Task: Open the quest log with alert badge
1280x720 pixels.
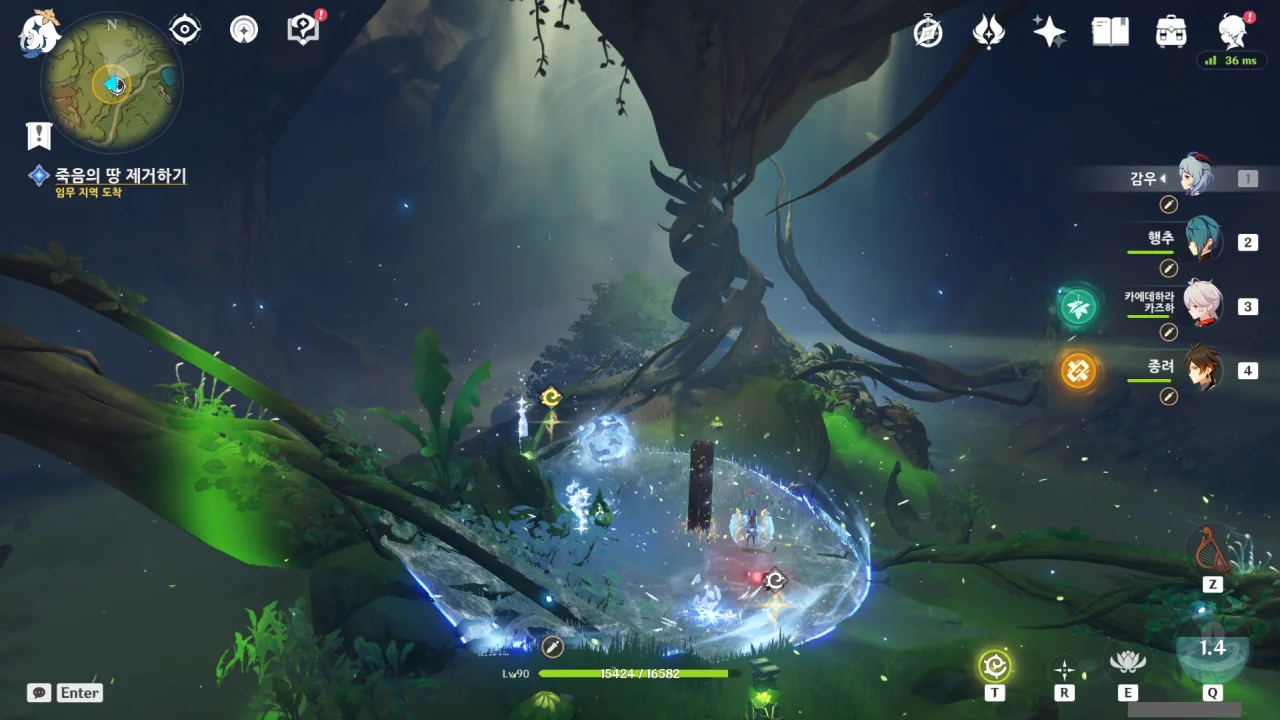Action: point(303,30)
